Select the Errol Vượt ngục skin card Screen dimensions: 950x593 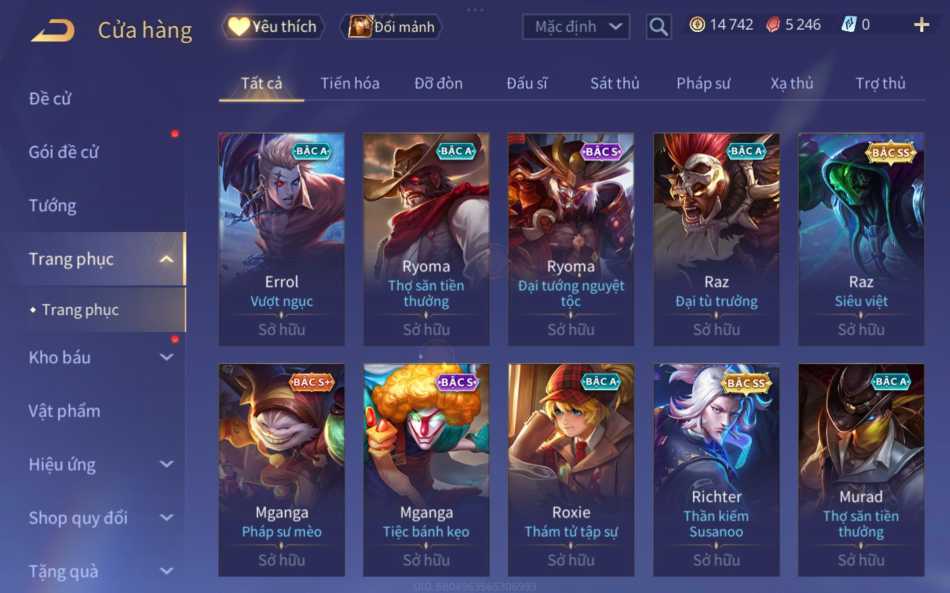pos(281,239)
